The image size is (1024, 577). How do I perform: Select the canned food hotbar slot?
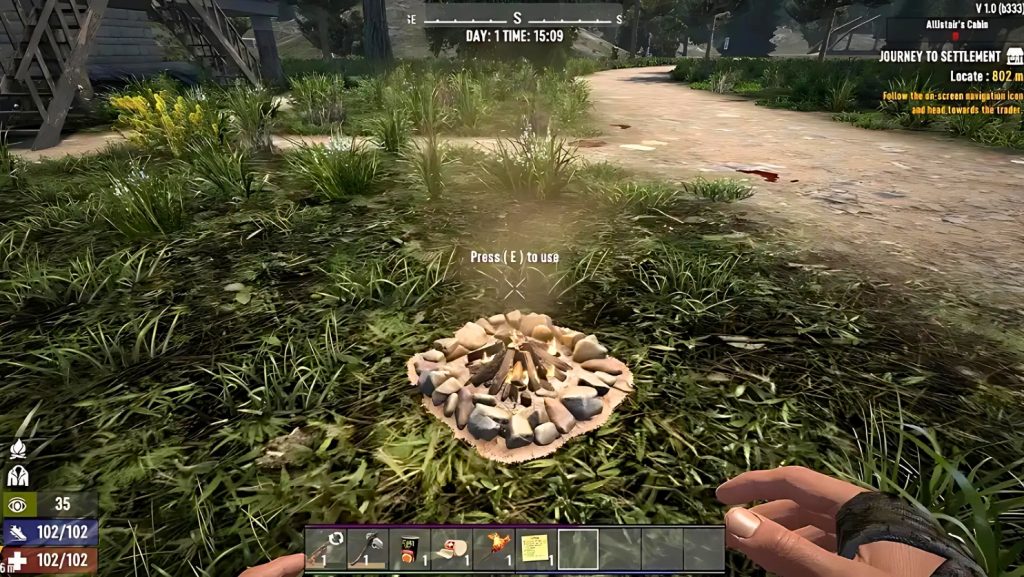[409, 549]
